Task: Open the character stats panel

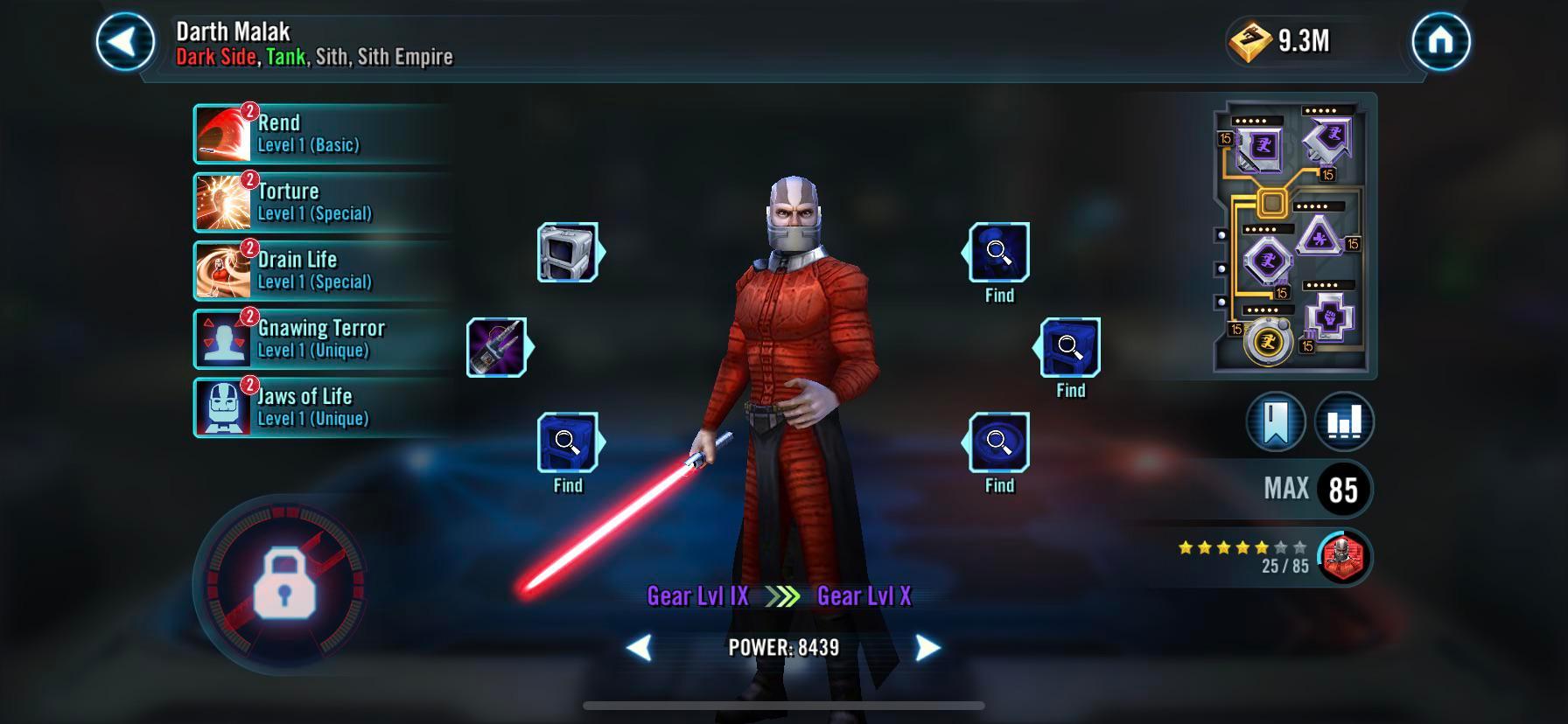Action: click(1346, 421)
